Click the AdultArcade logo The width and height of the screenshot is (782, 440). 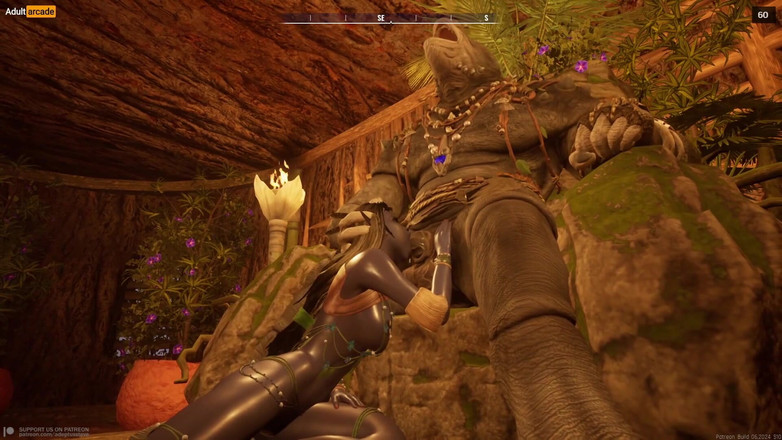(30, 12)
